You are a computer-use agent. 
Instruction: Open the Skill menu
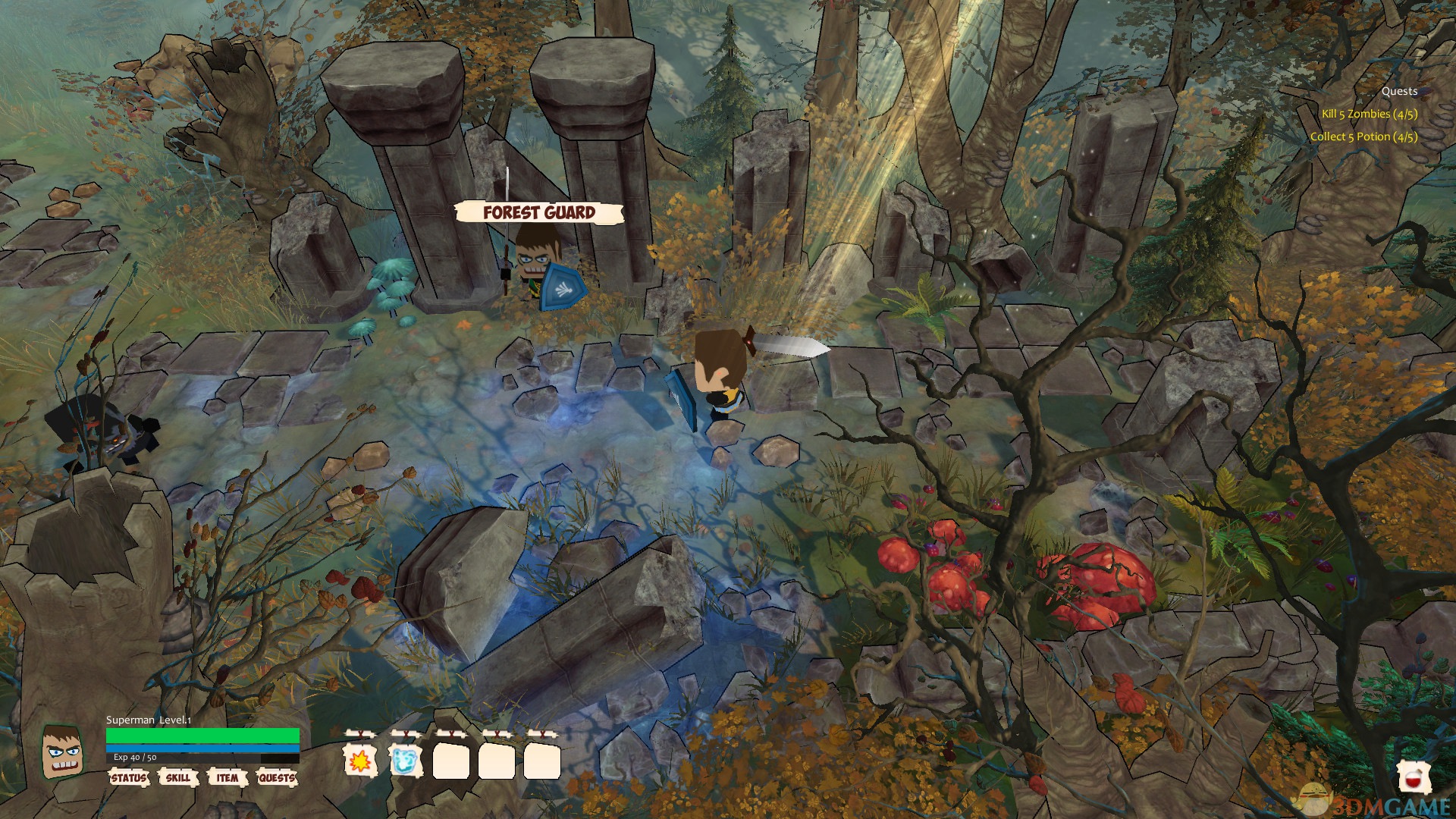[178, 777]
